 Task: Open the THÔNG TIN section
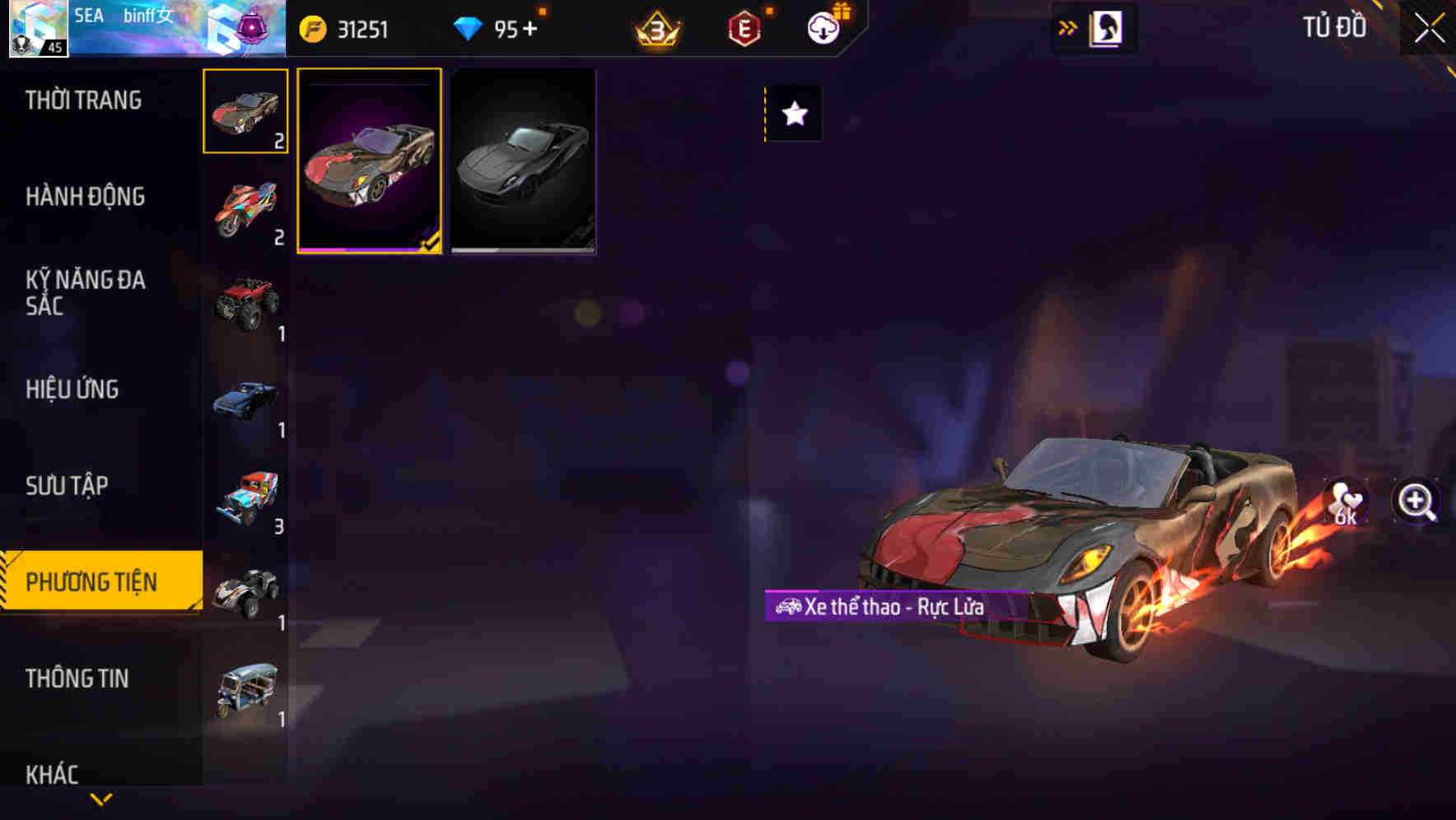coord(77,679)
